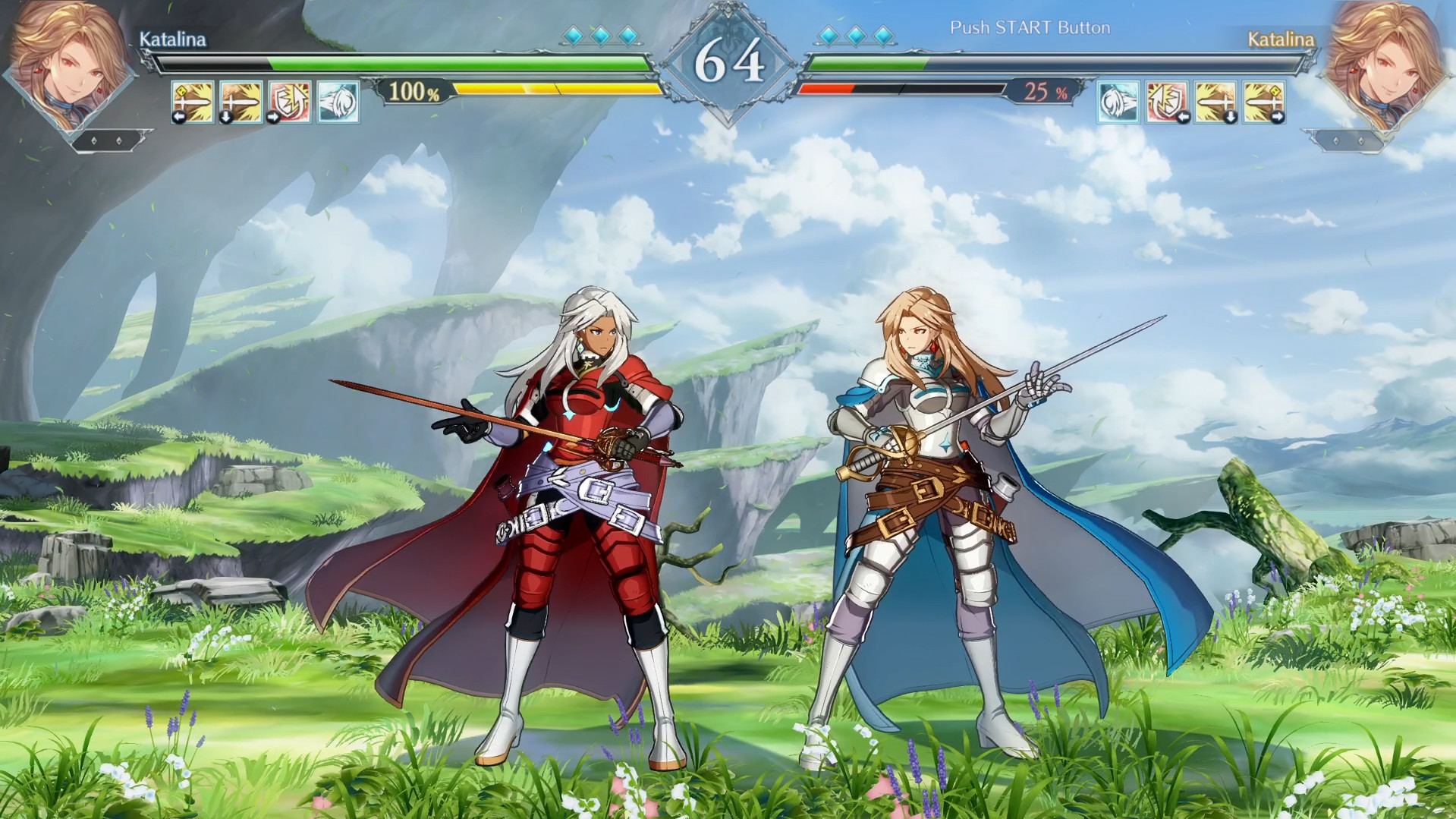Click the Push START Button prompt
The width and height of the screenshot is (1456, 819).
[1030, 27]
